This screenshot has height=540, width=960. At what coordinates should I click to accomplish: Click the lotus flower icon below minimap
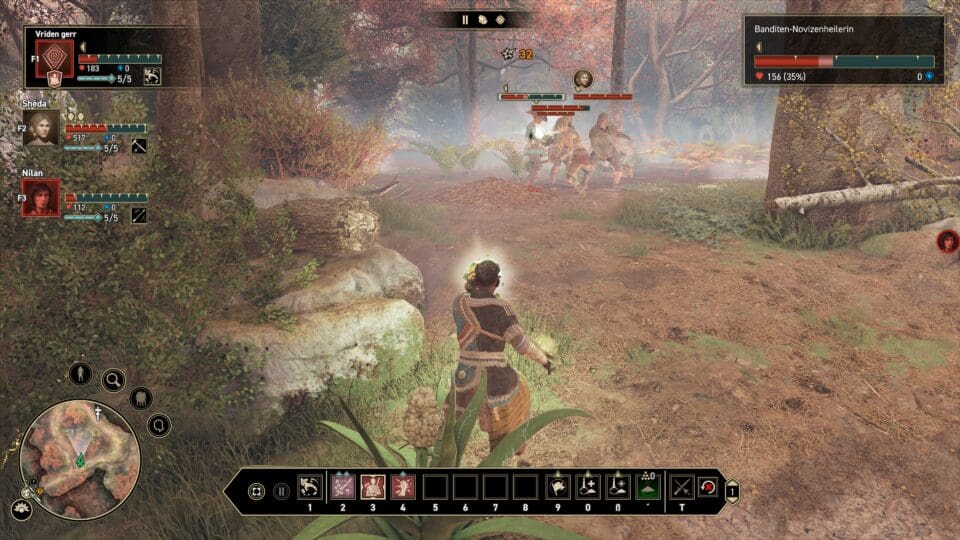tap(20, 510)
